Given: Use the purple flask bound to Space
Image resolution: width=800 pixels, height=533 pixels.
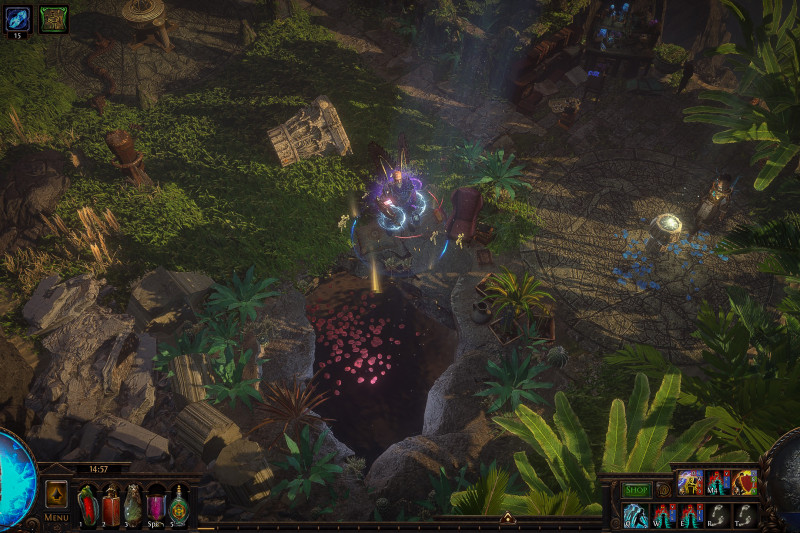Looking at the screenshot, I should click(x=156, y=505).
